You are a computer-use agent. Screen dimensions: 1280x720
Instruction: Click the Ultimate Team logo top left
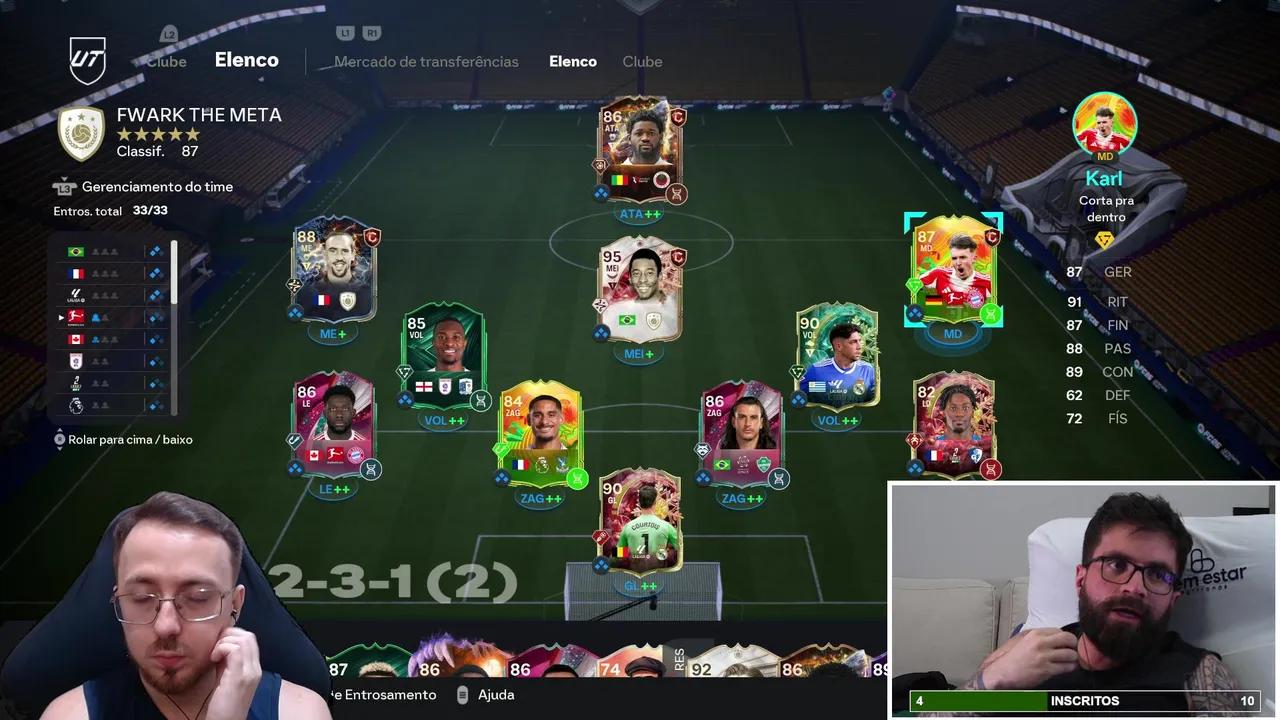point(88,59)
